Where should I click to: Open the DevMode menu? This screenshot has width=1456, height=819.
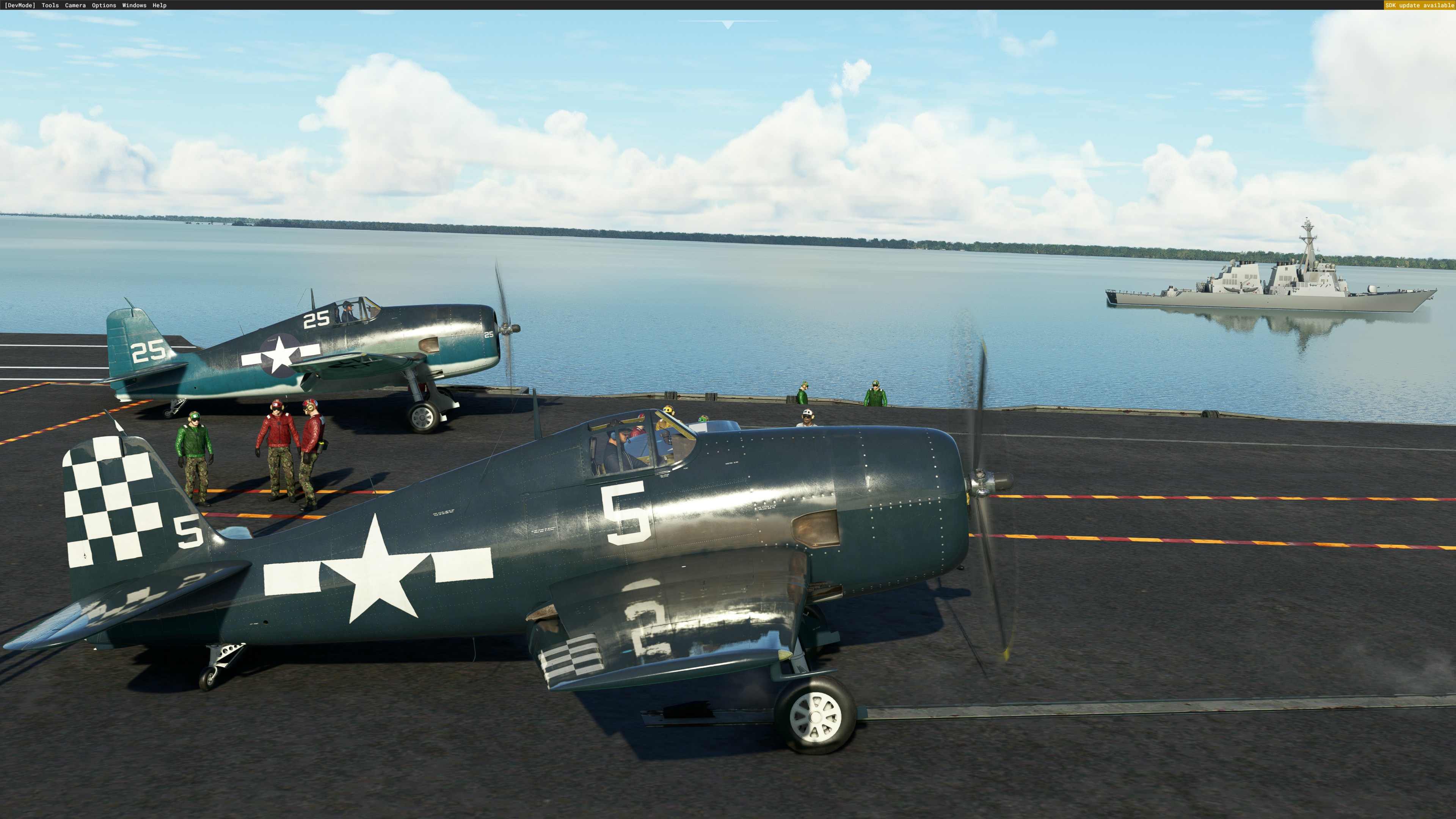click(20, 5)
